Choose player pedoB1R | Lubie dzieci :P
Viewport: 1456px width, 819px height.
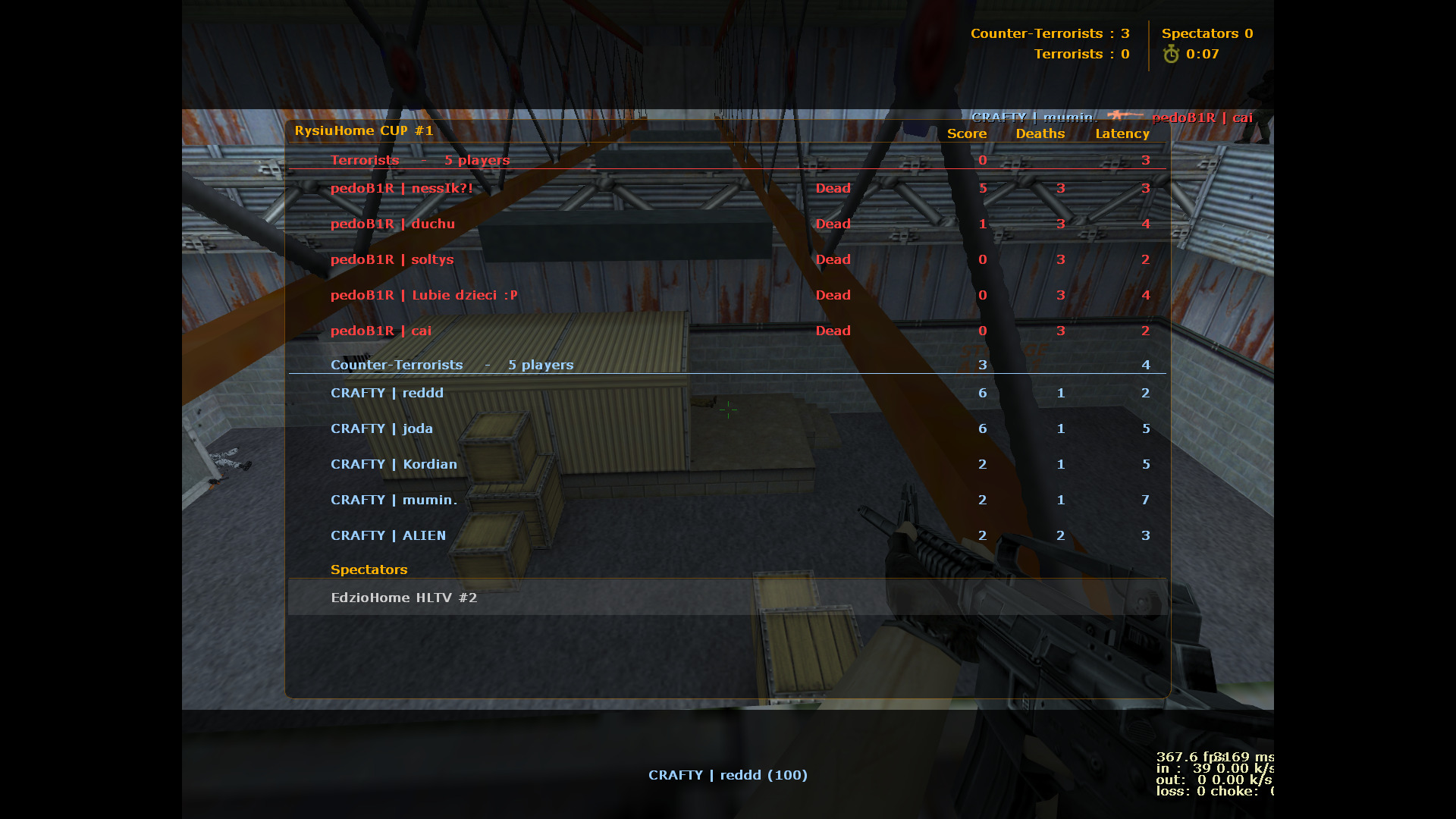click(x=424, y=295)
